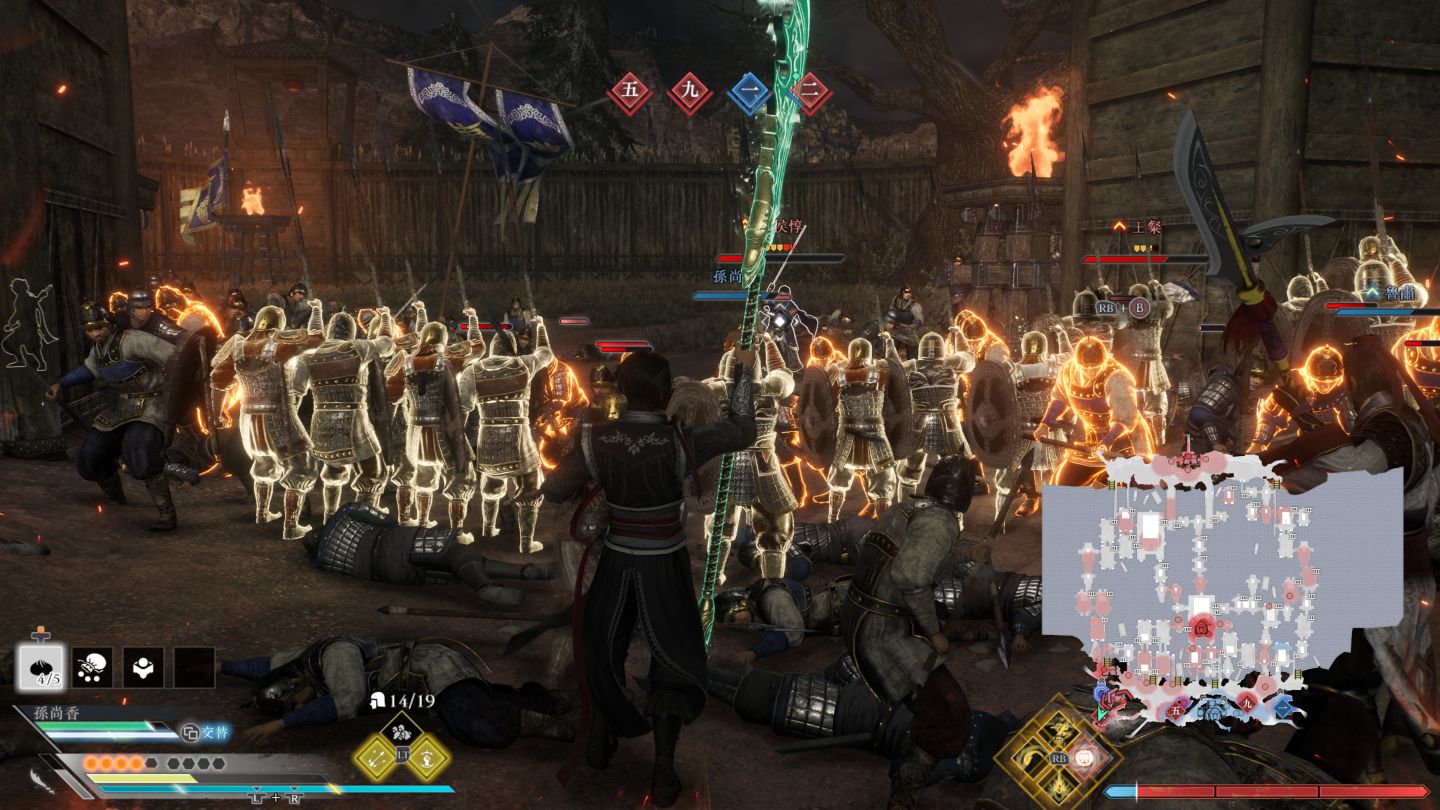
Task: Select the meat bun item slot
Action: [x=41, y=667]
